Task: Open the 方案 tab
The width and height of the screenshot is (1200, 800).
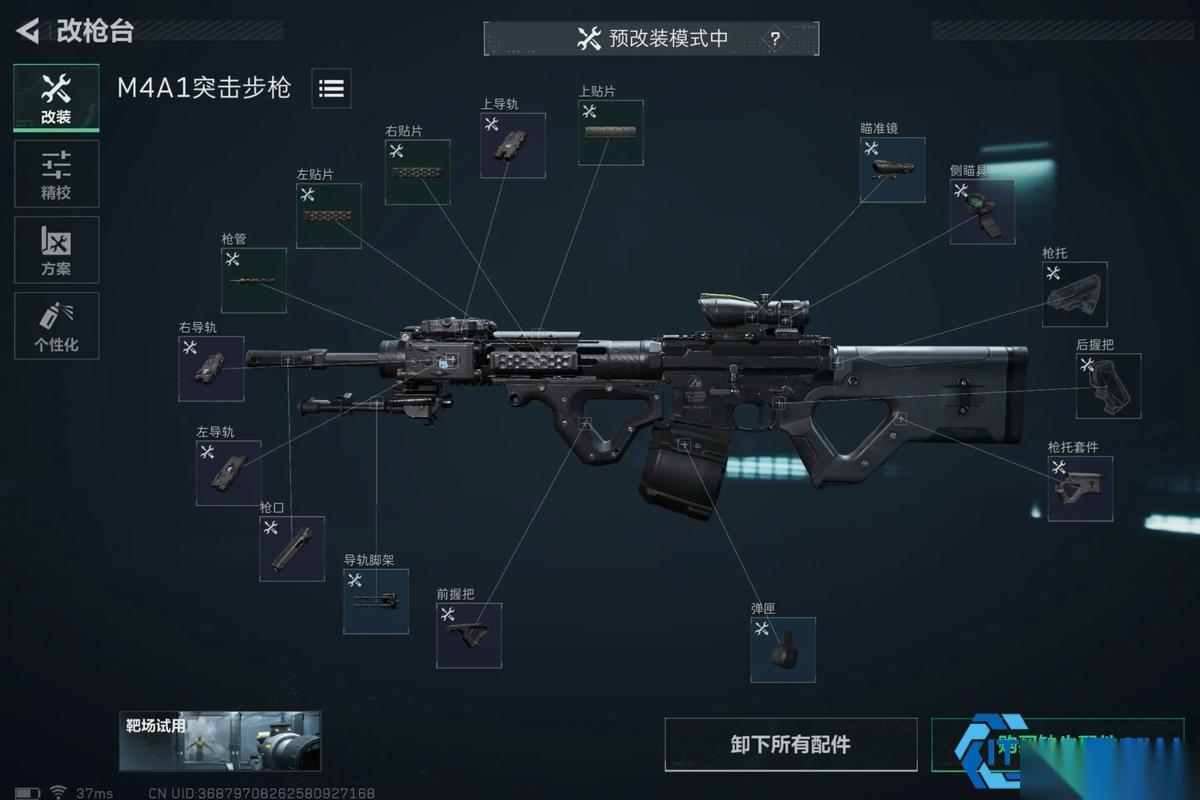Action: click(x=56, y=250)
